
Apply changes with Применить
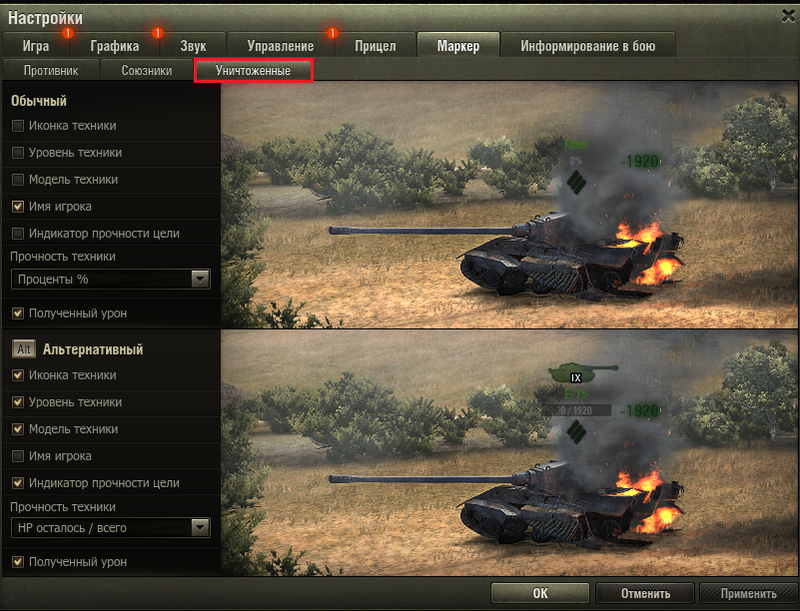coord(748,593)
